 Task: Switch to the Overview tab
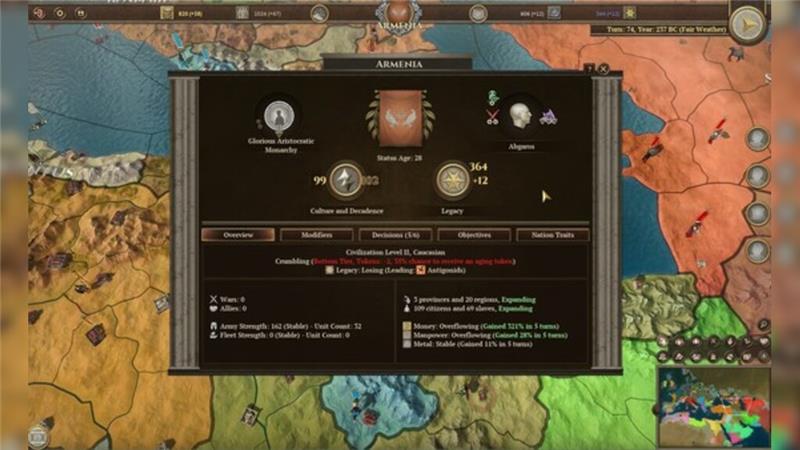click(238, 235)
